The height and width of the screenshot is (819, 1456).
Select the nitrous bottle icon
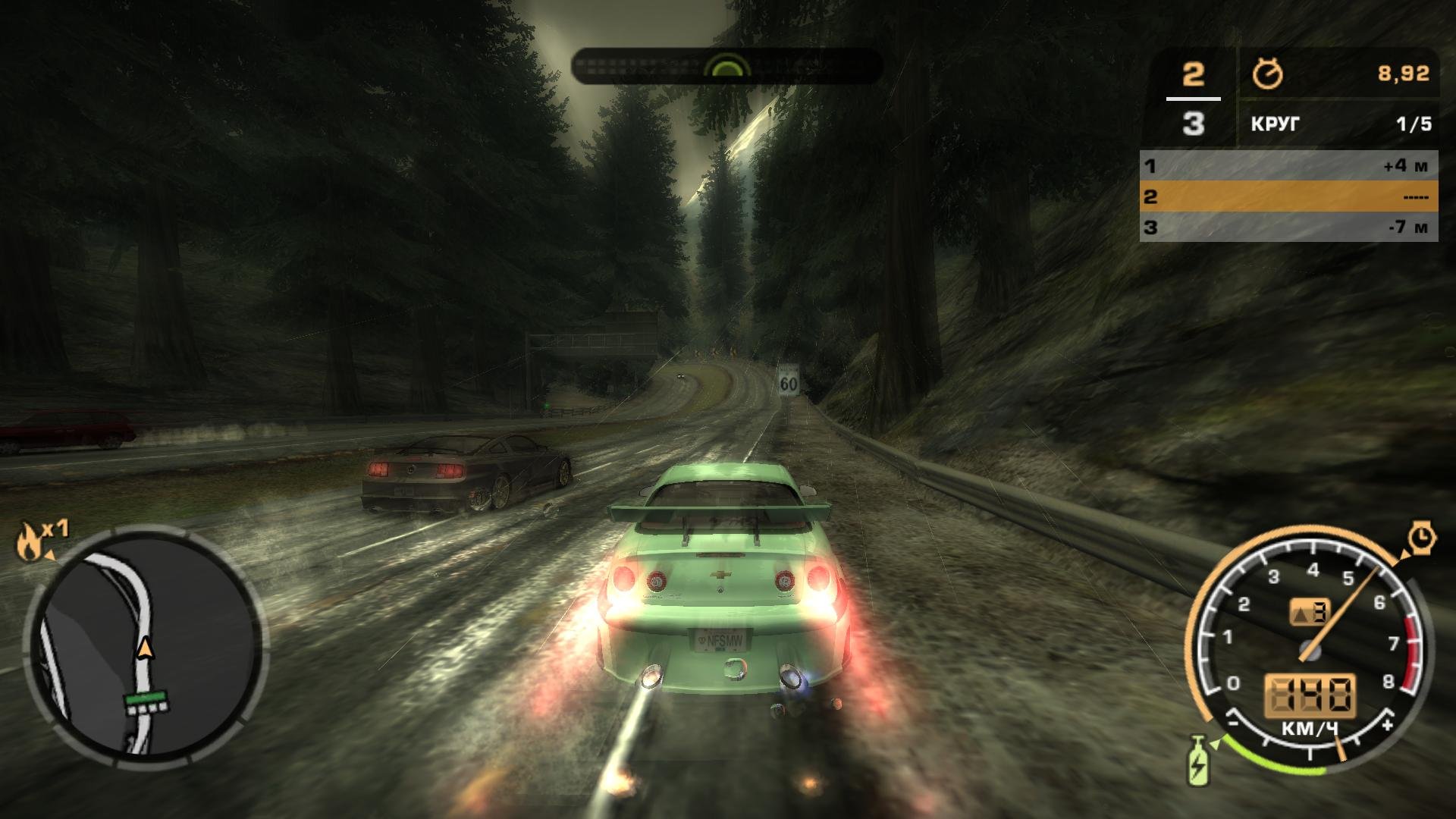point(1197,761)
